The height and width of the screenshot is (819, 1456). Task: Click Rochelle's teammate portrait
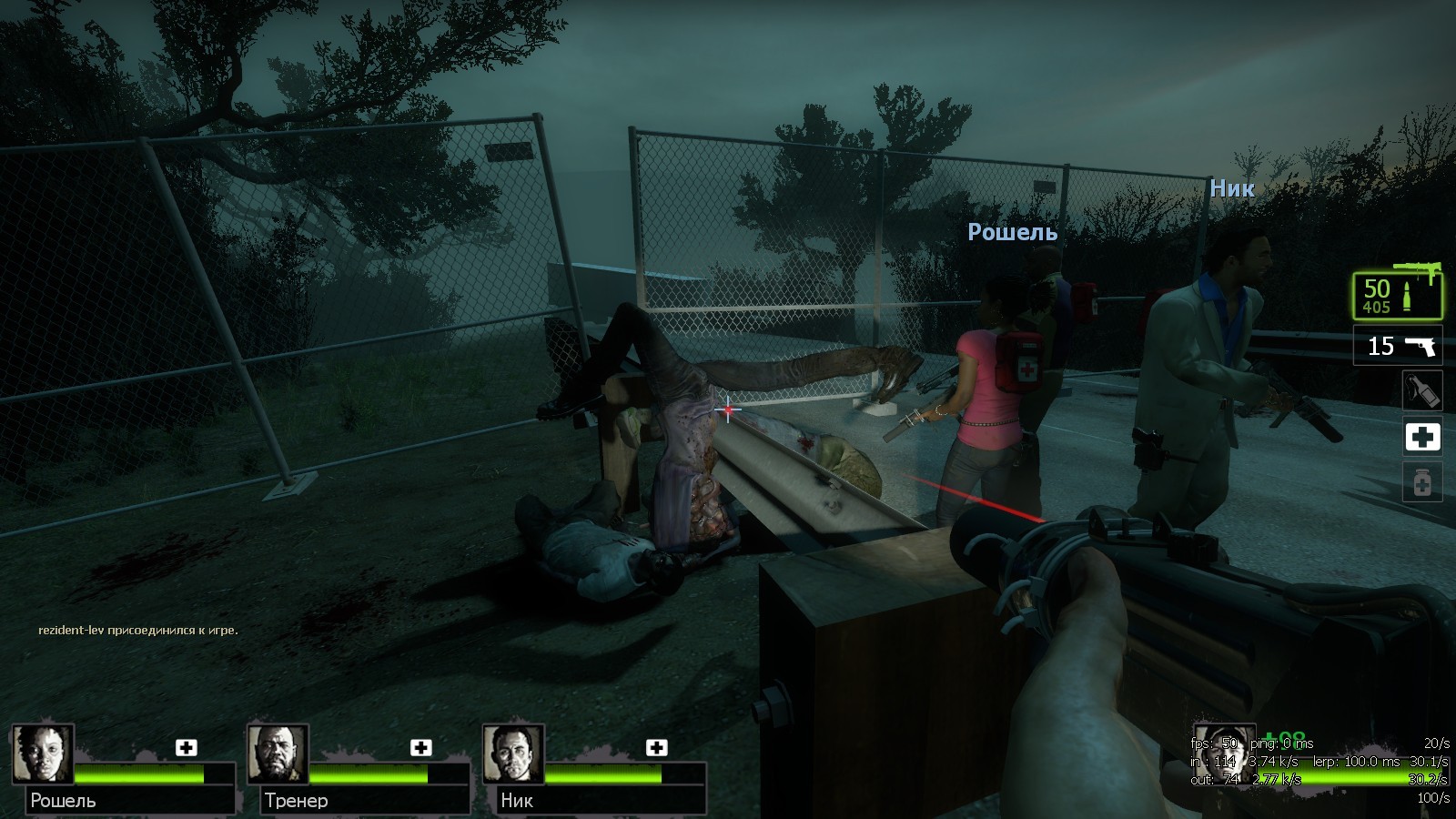[43, 753]
